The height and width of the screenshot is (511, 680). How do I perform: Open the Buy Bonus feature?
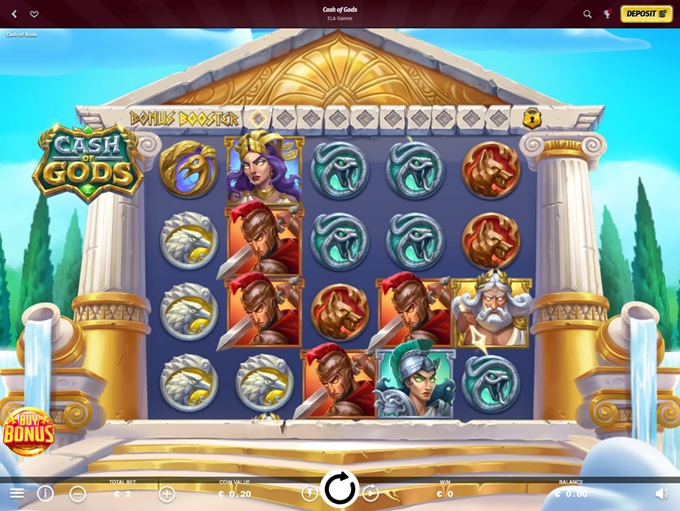27,432
